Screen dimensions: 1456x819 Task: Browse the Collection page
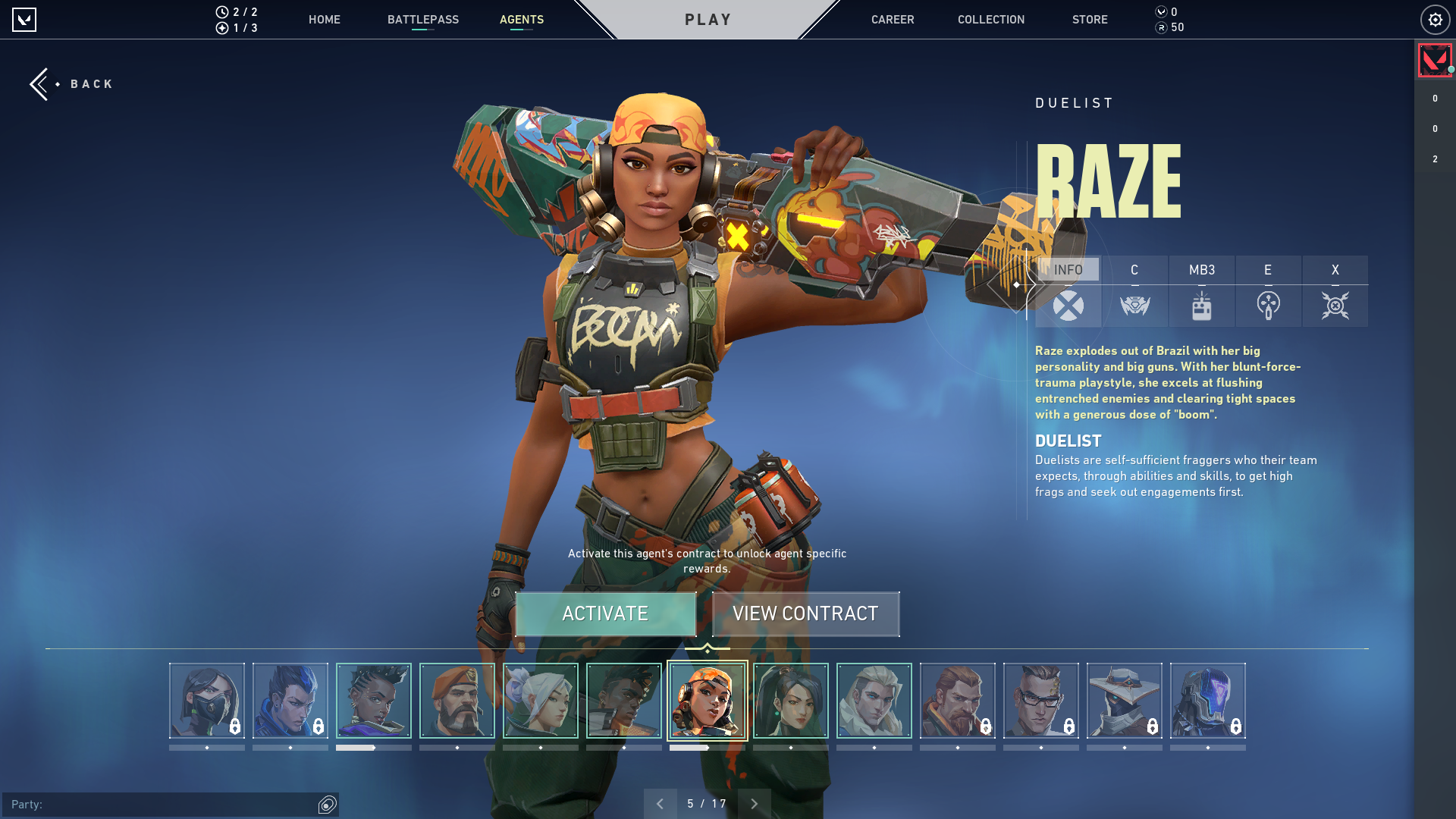pos(990,20)
